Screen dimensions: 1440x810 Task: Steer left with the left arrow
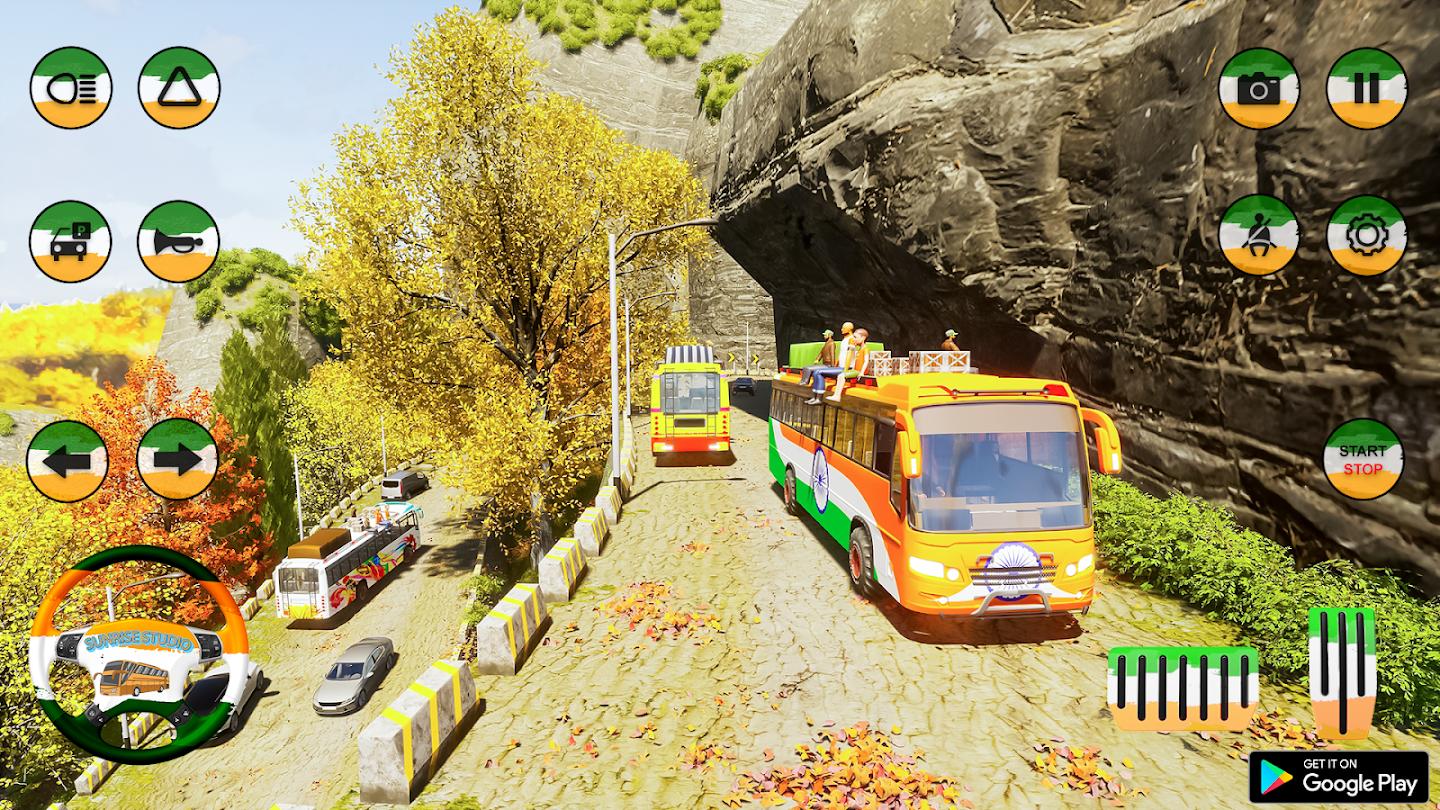67,460
